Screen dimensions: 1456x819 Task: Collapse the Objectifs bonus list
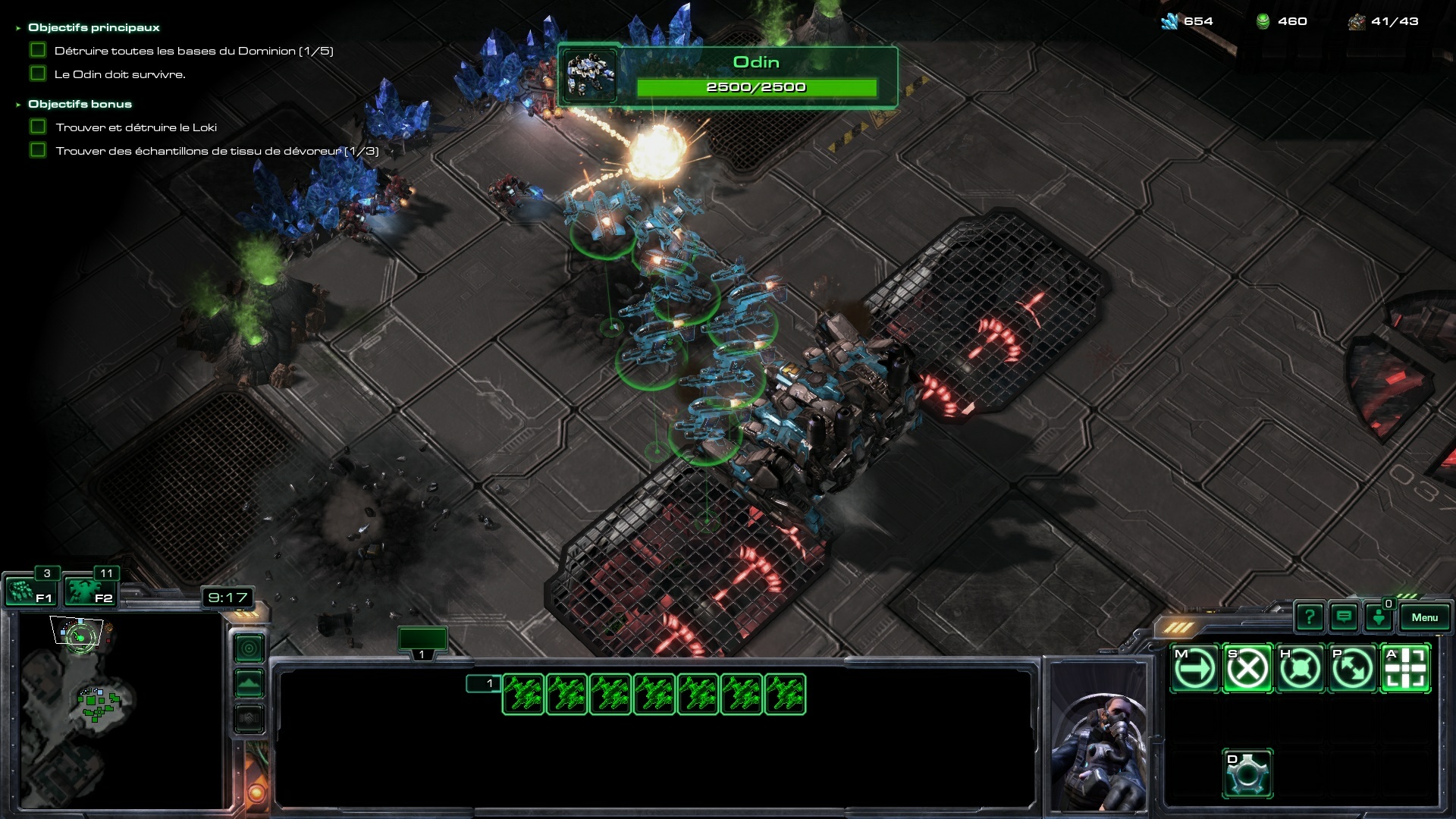coord(18,105)
